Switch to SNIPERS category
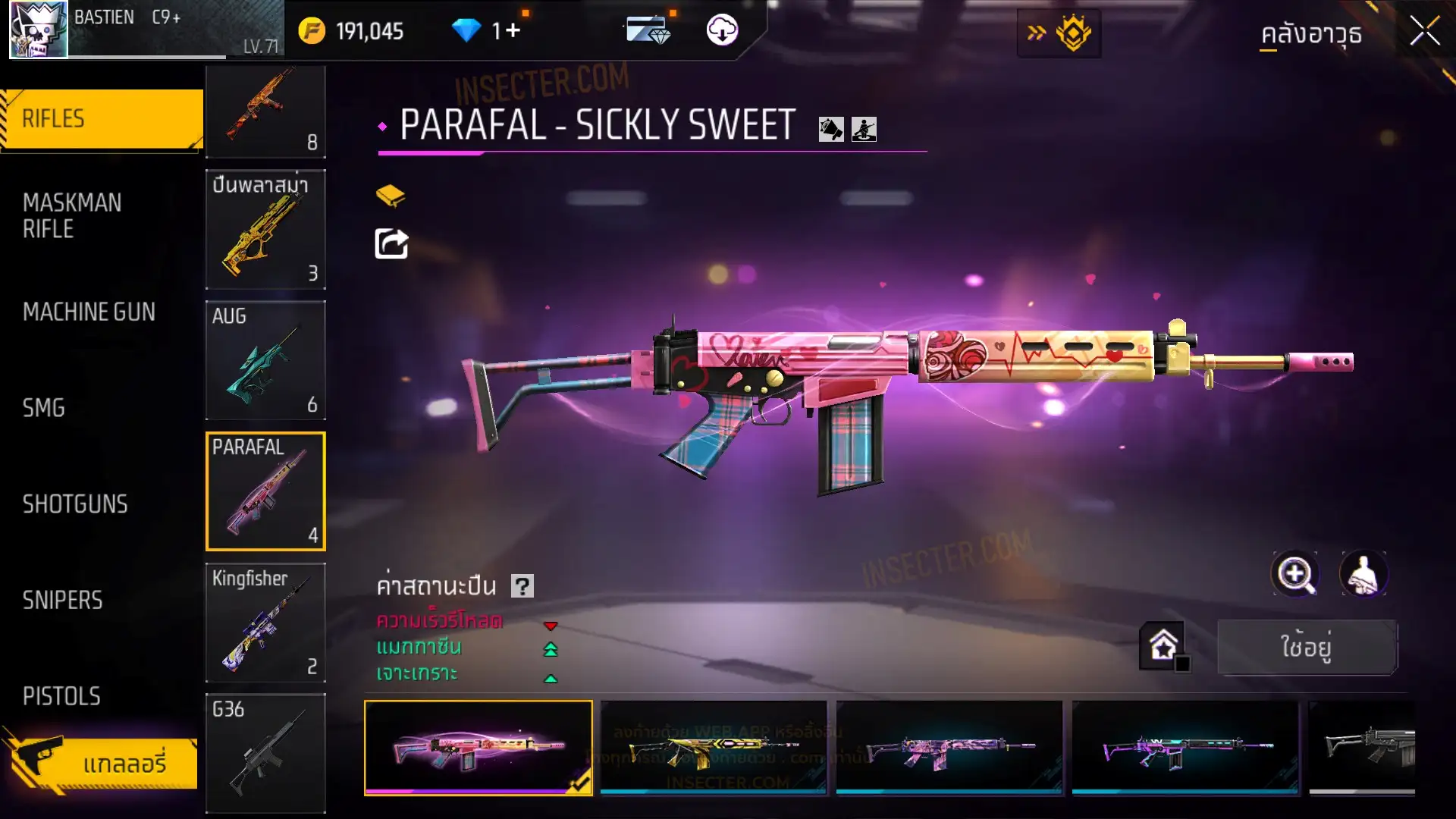Image resolution: width=1456 pixels, height=819 pixels. pyautogui.click(x=62, y=601)
